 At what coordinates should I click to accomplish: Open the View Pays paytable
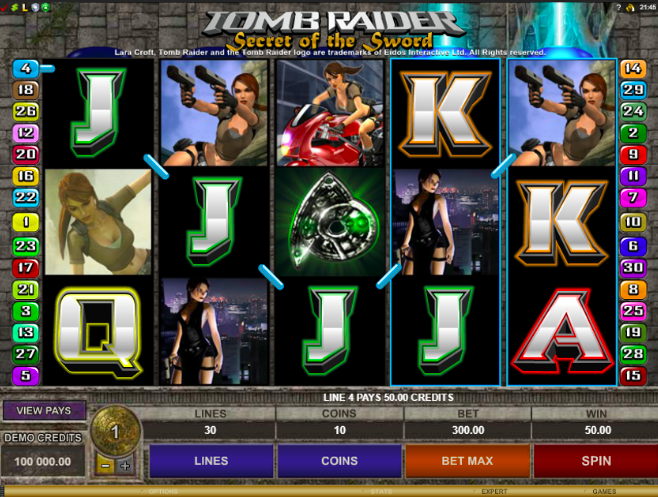click(x=44, y=410)
